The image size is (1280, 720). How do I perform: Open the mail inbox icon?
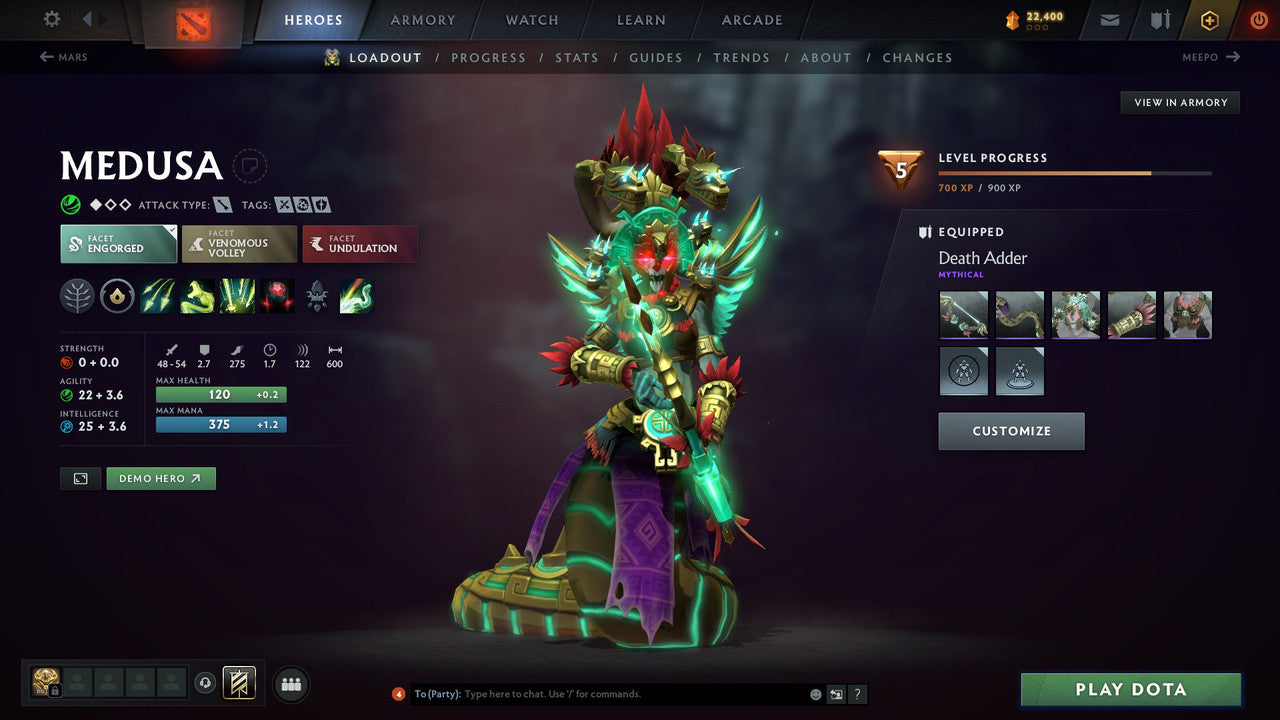[1108, 19]
